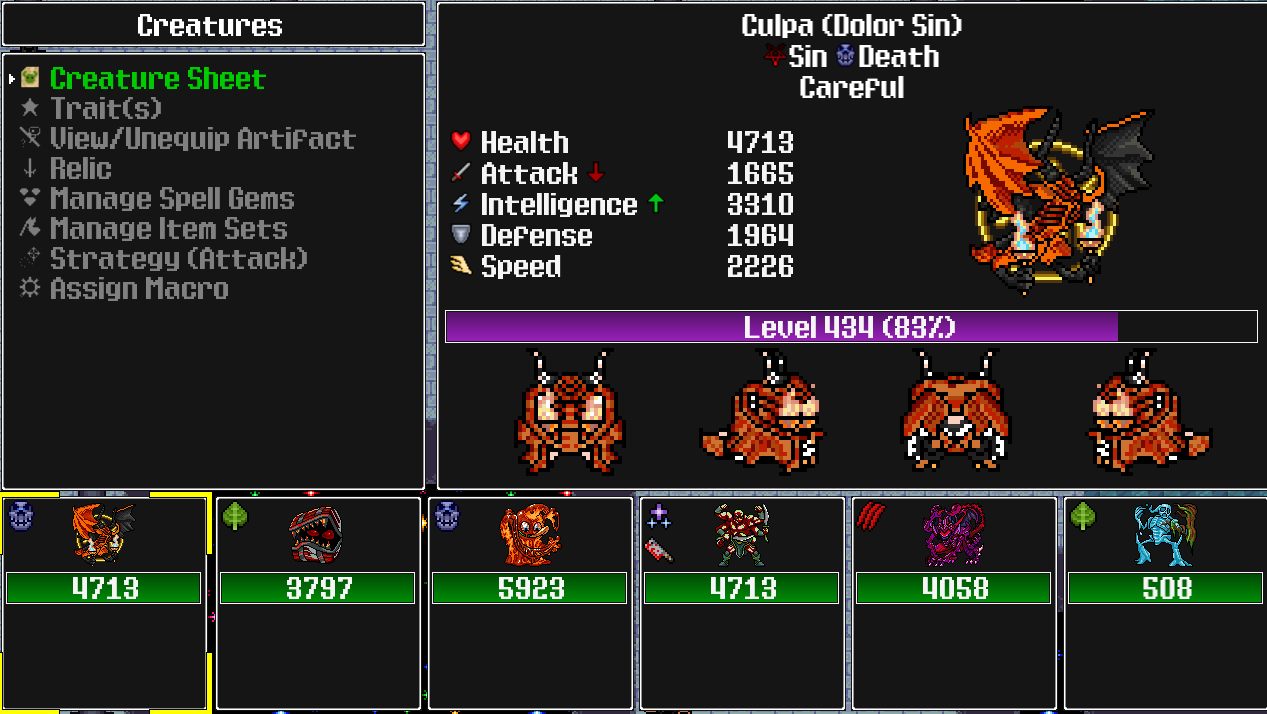Viewport: 1267px width, 714px height.
Task: Choose View/Unequip Artifact
Action: tap(202, 138)
